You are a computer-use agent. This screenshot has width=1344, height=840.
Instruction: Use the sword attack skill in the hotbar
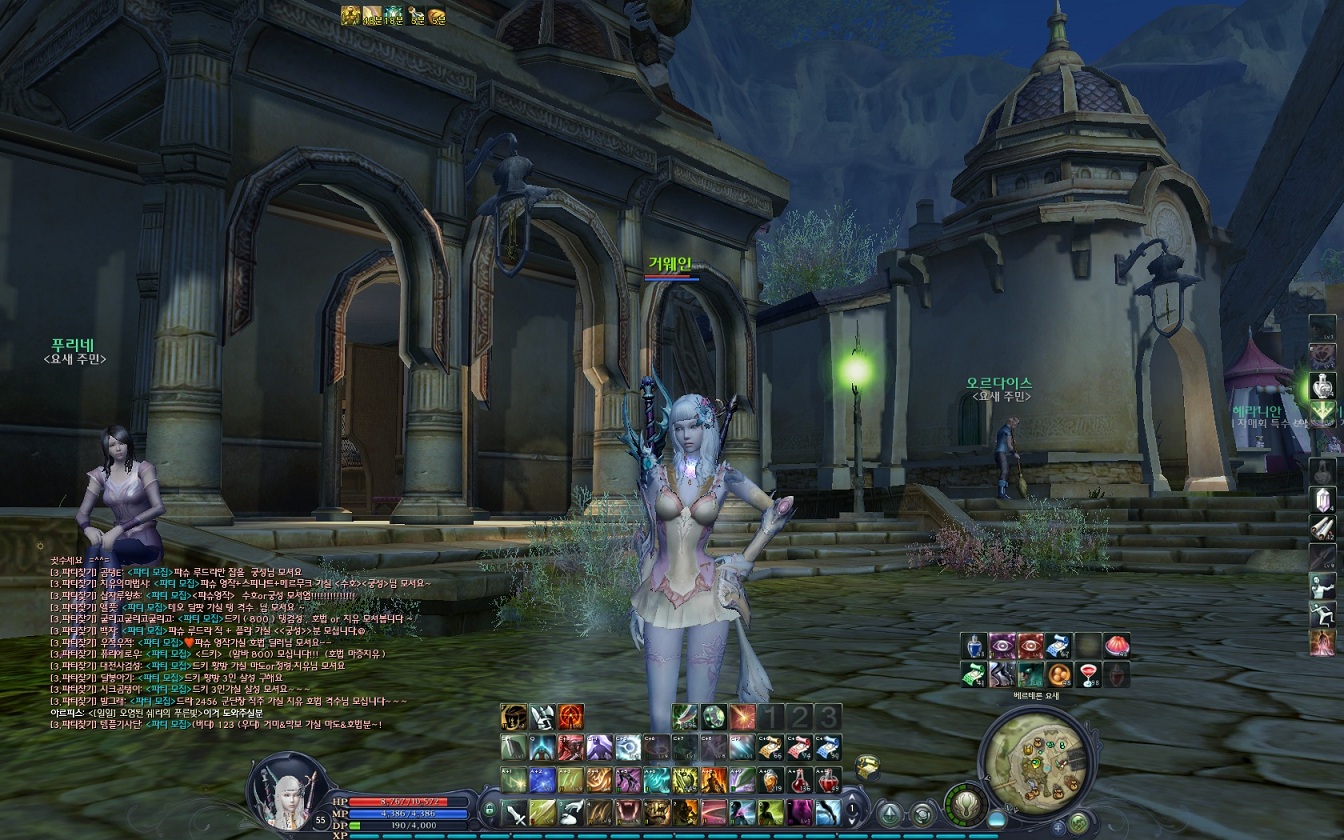pyautogui.click(x=515, y=812)
